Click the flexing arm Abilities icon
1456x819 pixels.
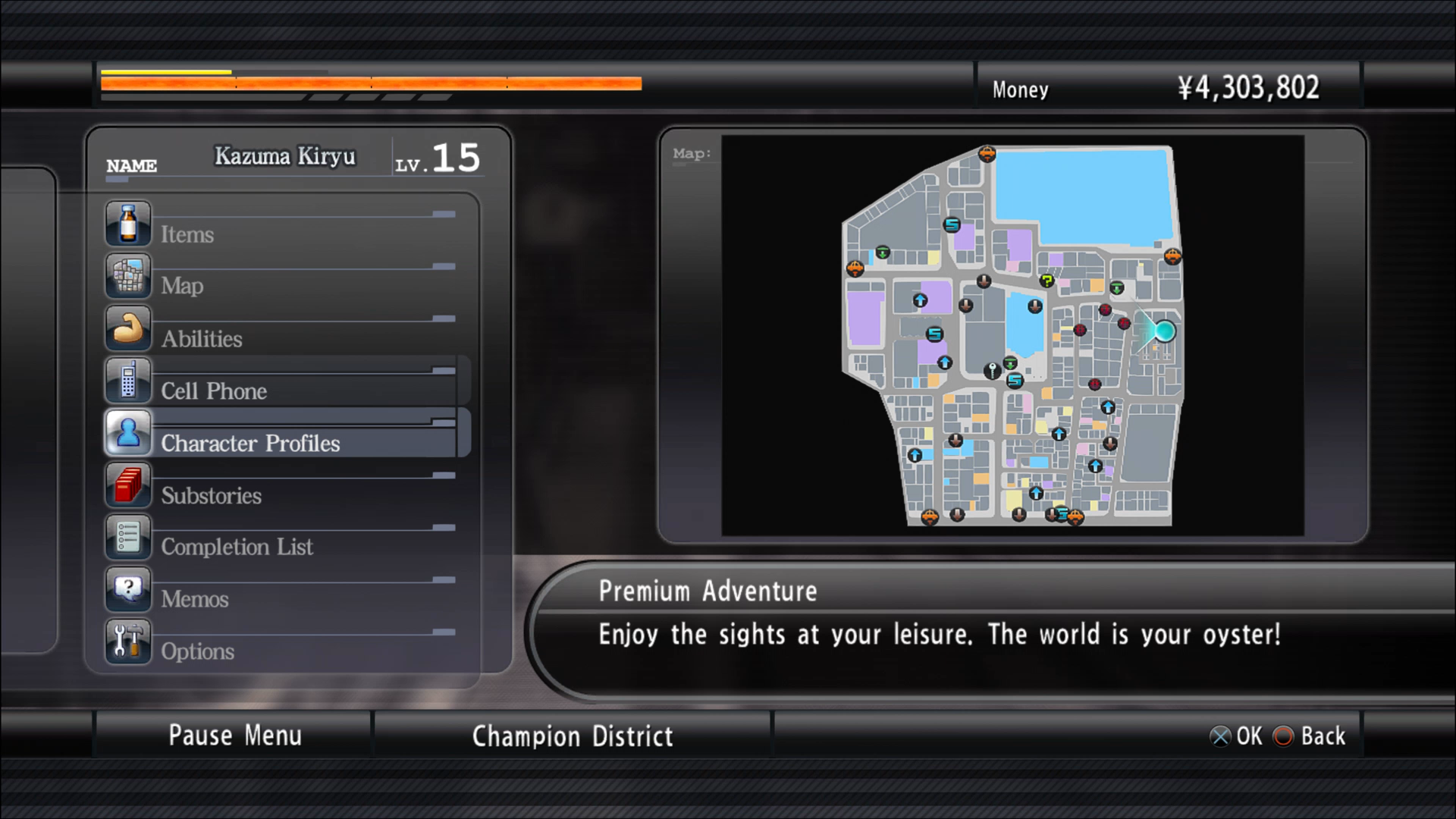pyautogui.click(x=128, y=329)
